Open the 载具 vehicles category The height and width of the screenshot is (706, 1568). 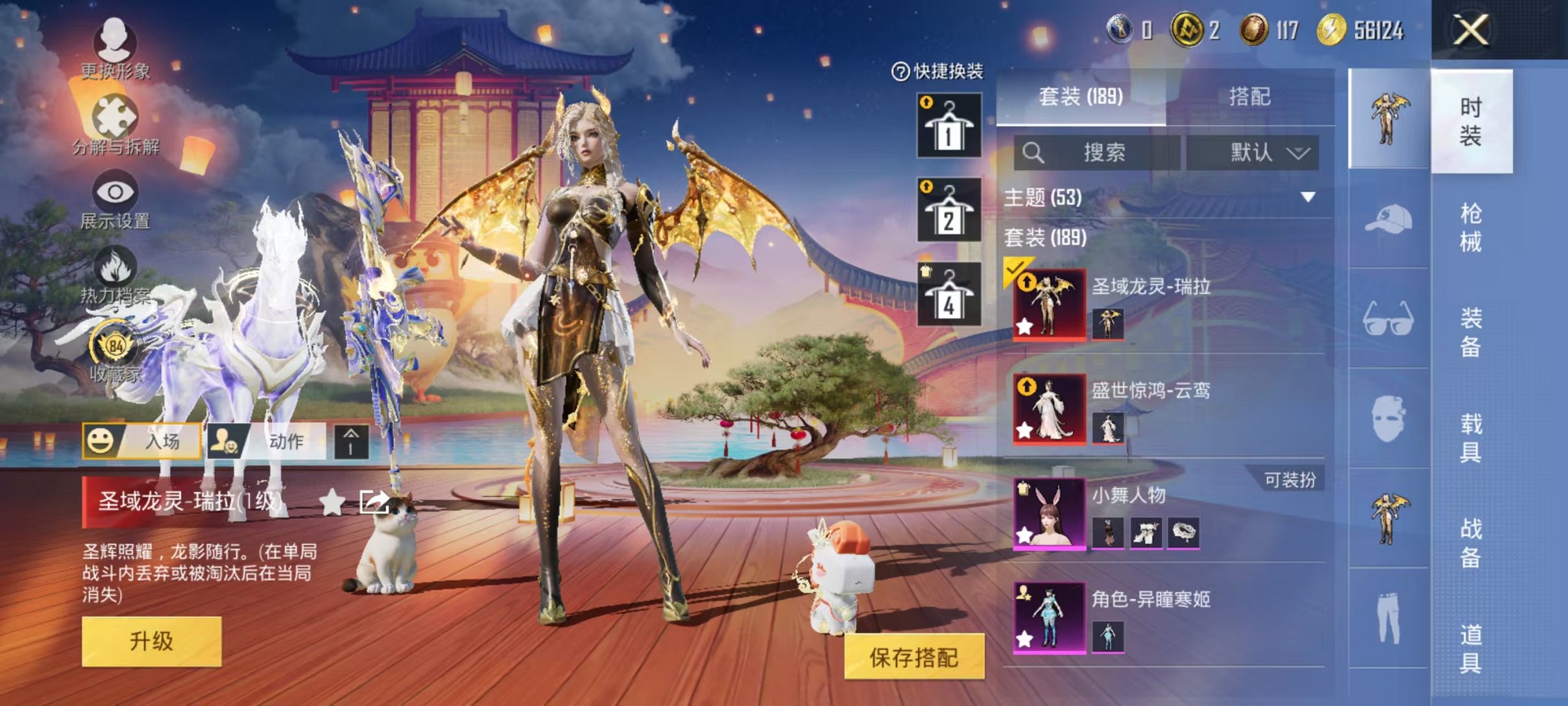coord(1470,438)
